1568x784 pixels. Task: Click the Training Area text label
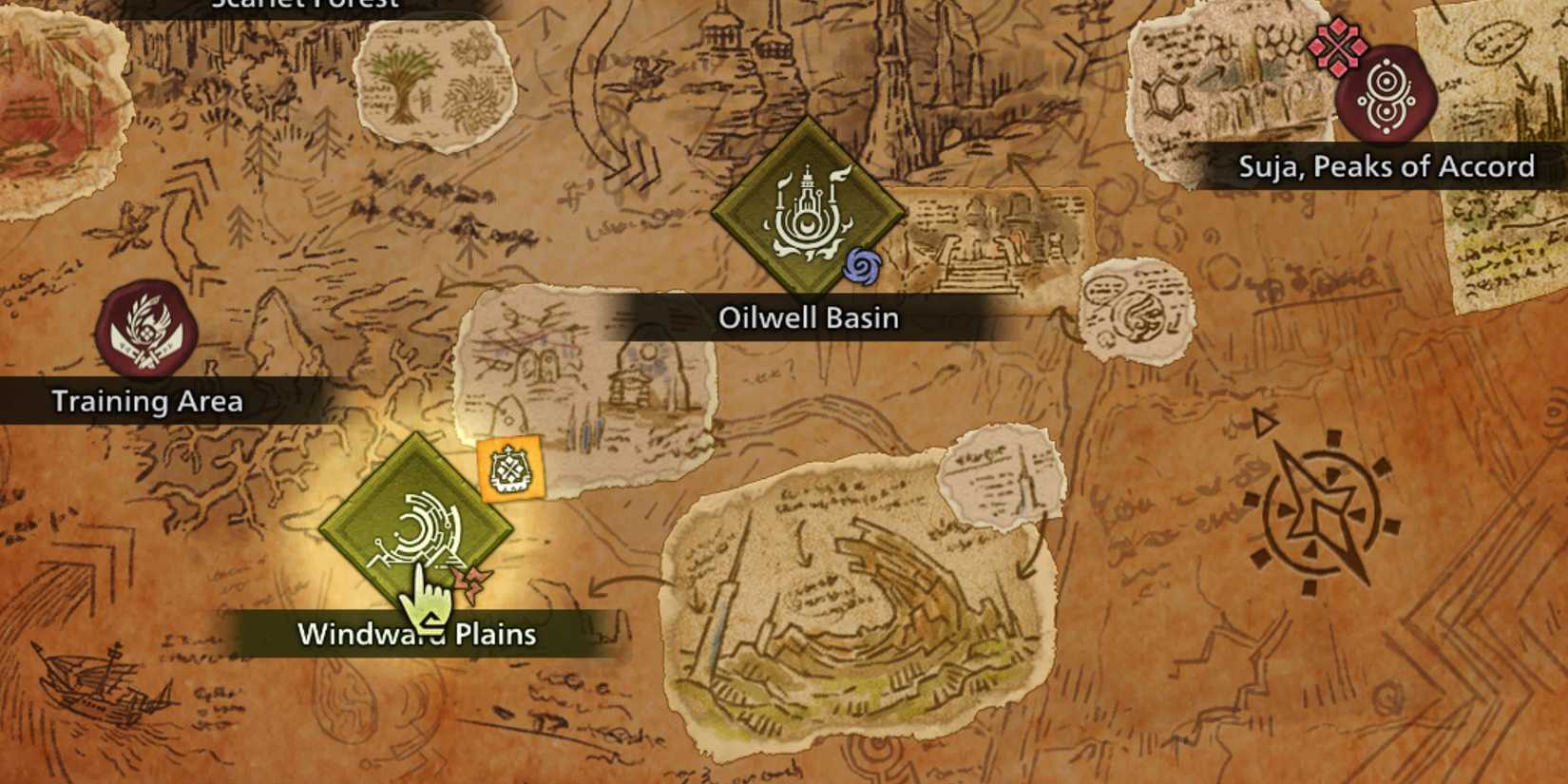click(147, 401)
